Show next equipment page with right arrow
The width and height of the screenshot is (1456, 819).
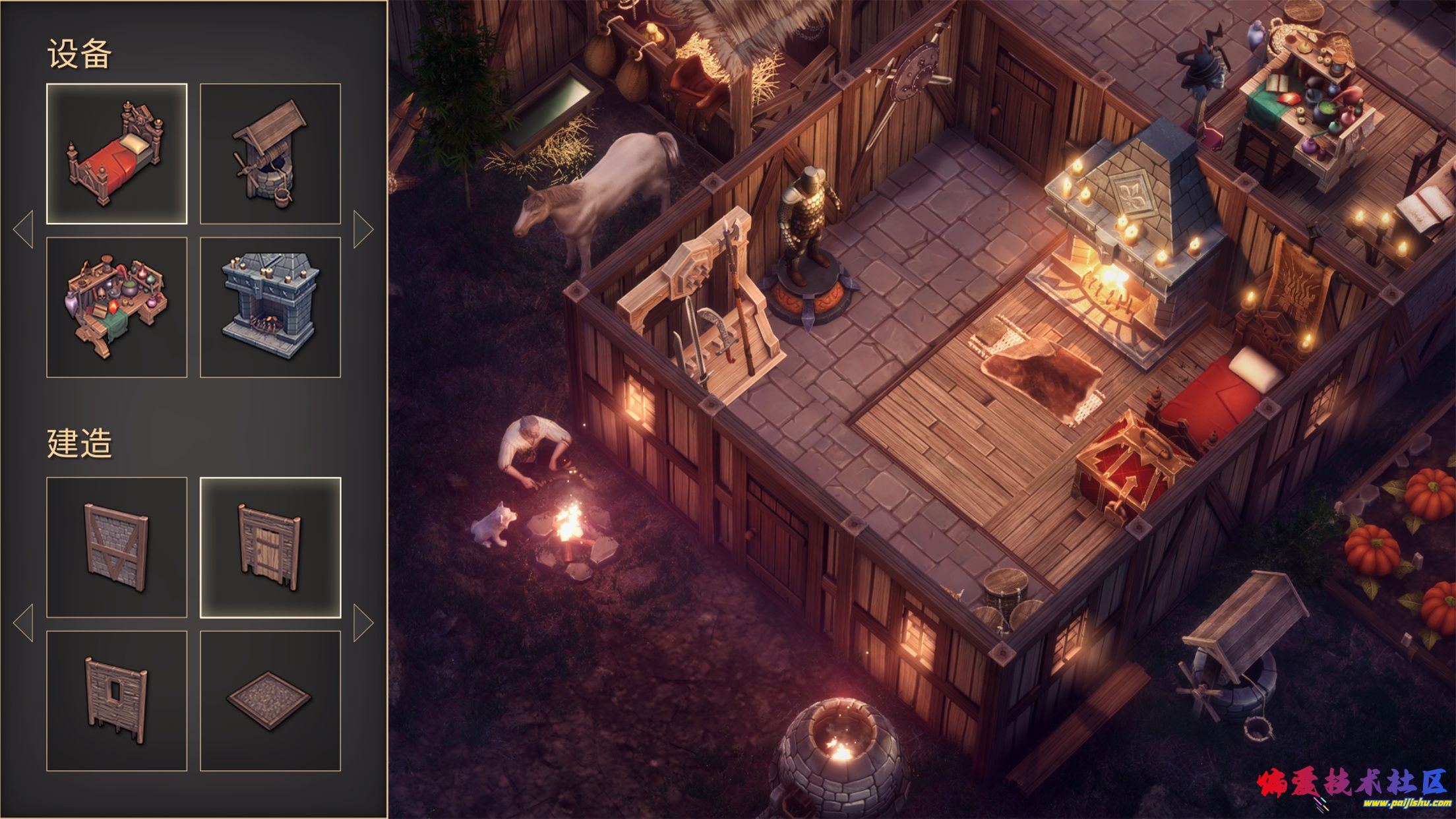pyautogui.click(x=363, y=229)
